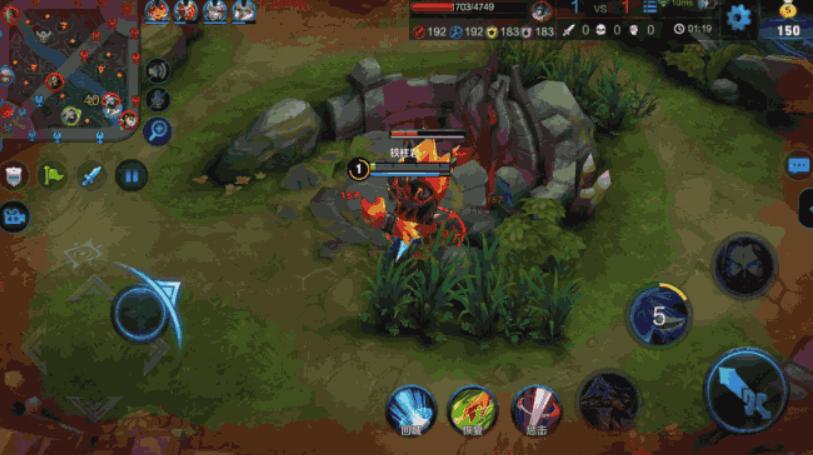This screenshot has width=813, height=455.
Task: Tap the virtual movement joystick
Action: click(x=140, y=313)
